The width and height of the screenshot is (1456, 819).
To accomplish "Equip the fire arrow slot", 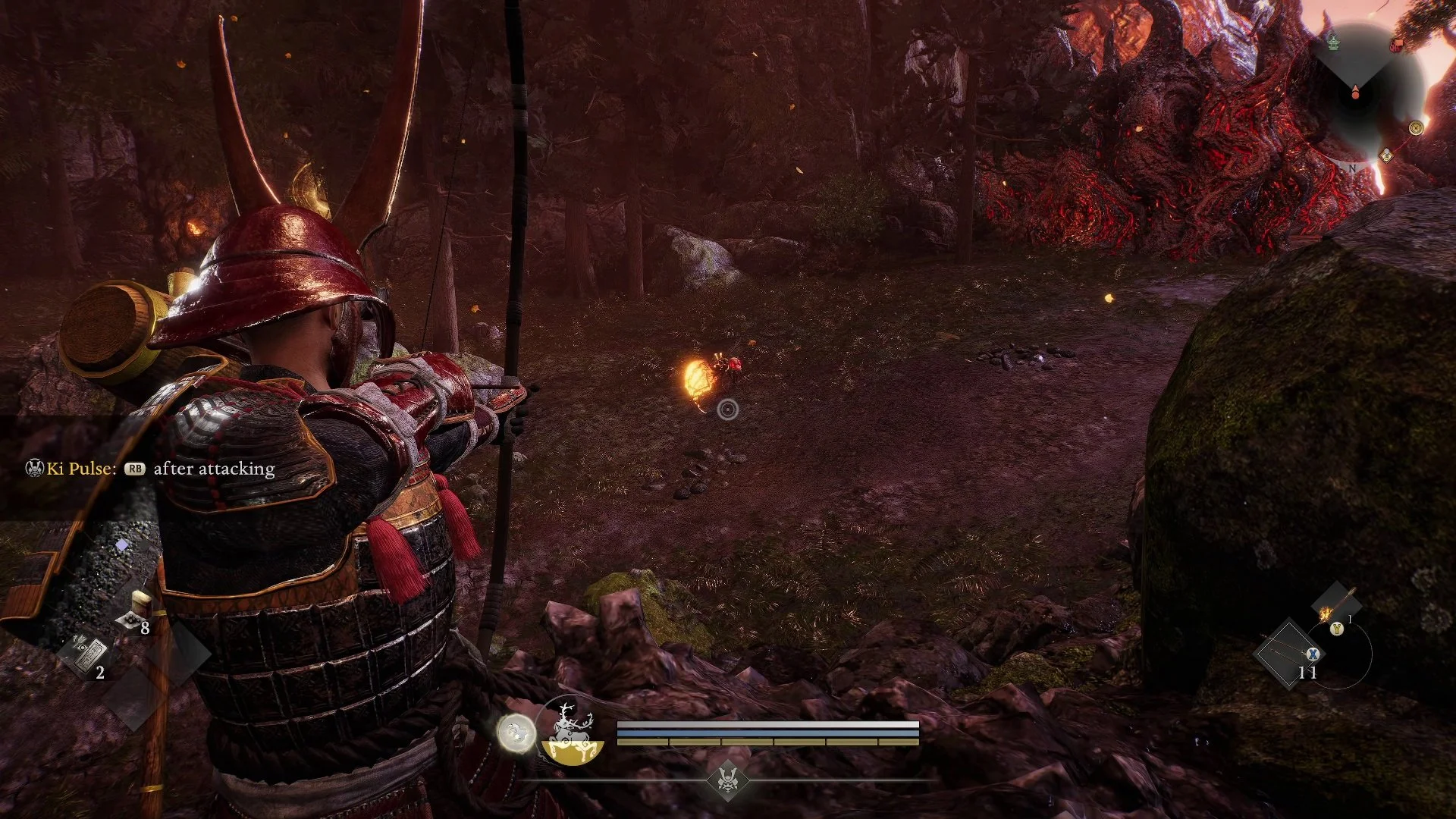I will (1335, 607).
